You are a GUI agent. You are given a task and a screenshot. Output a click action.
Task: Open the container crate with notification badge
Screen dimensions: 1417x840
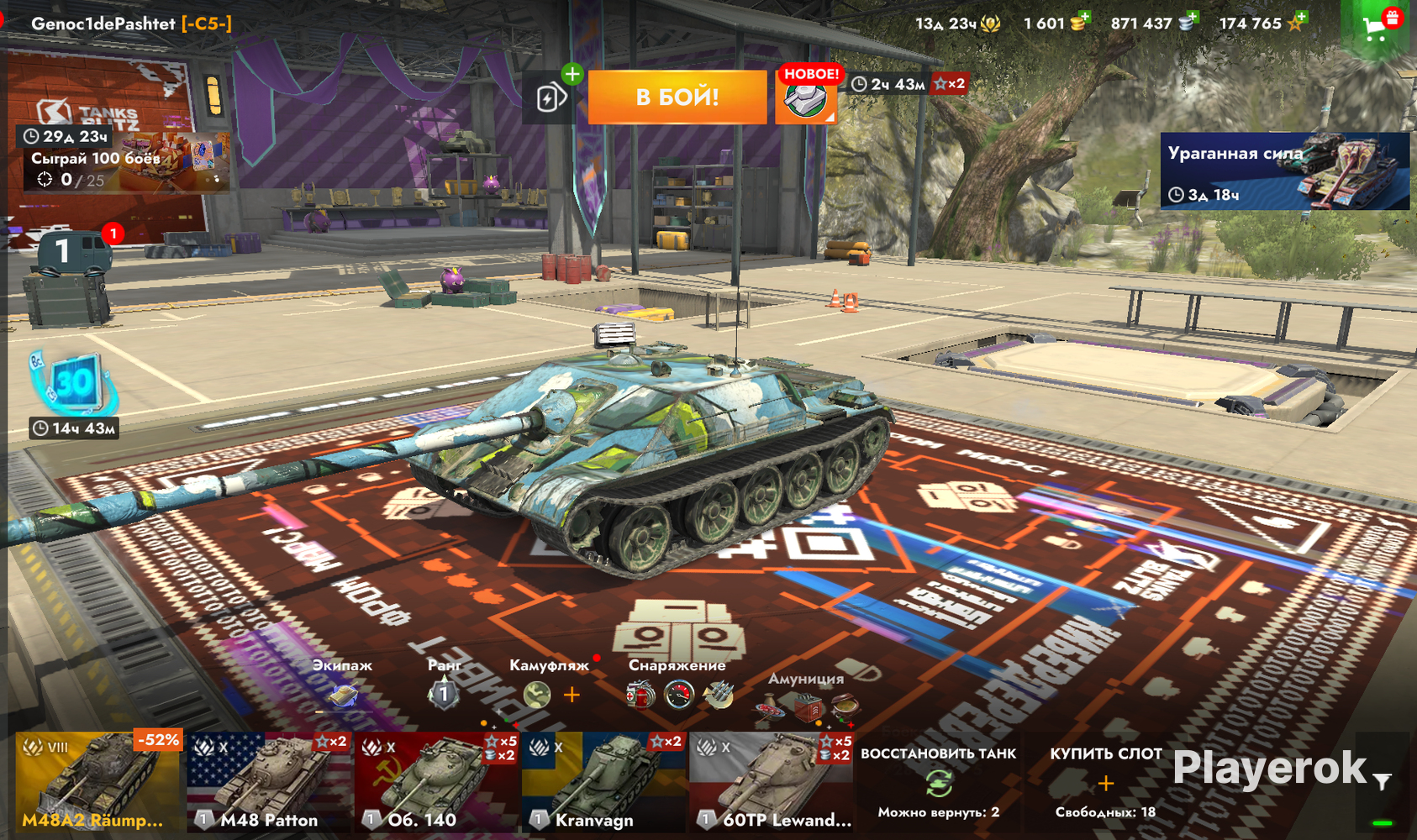point(69,273)
